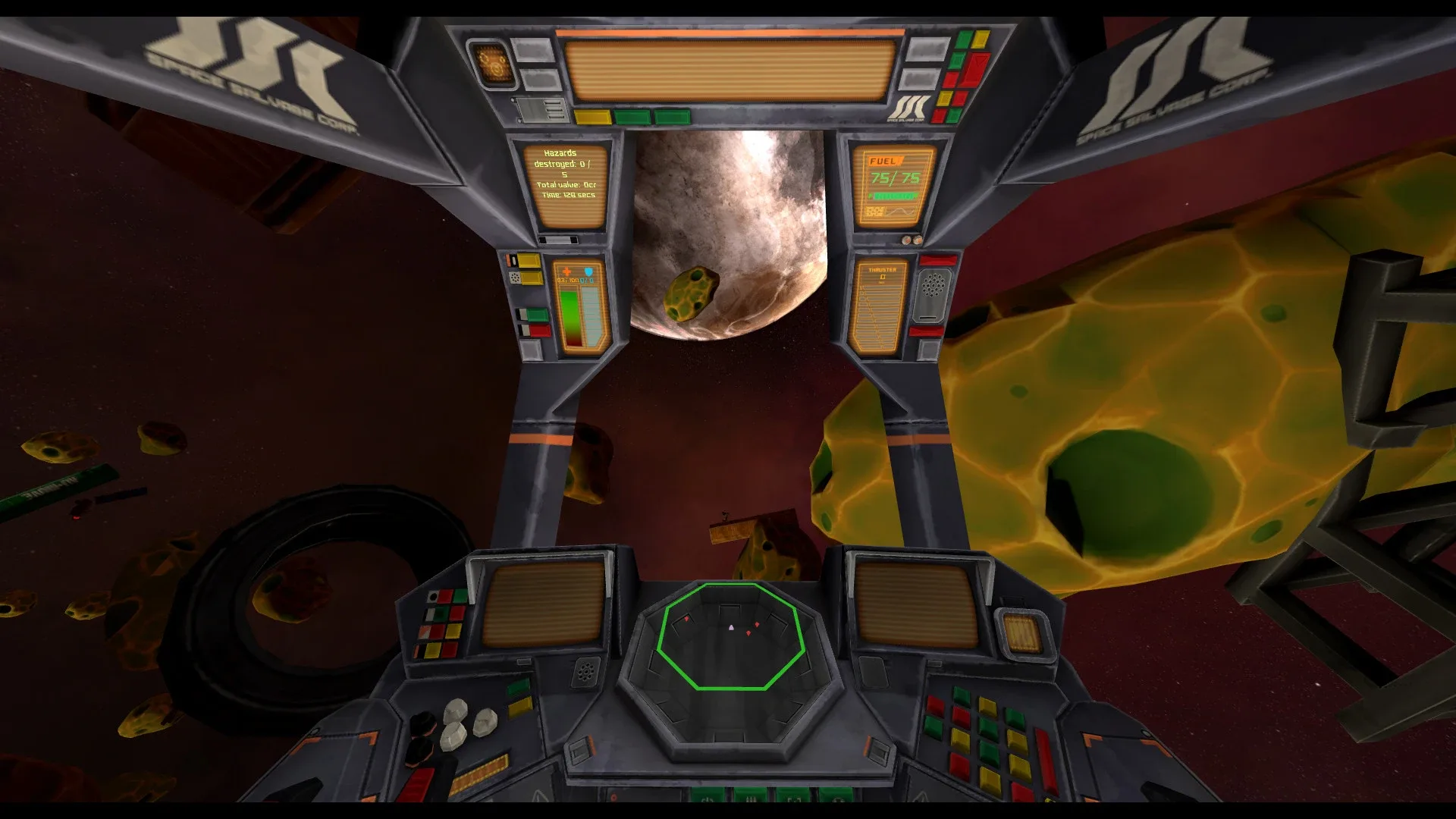Switch to the Thruster display panel
This screenshot has height=819, width=1456.
coord(883,305)
